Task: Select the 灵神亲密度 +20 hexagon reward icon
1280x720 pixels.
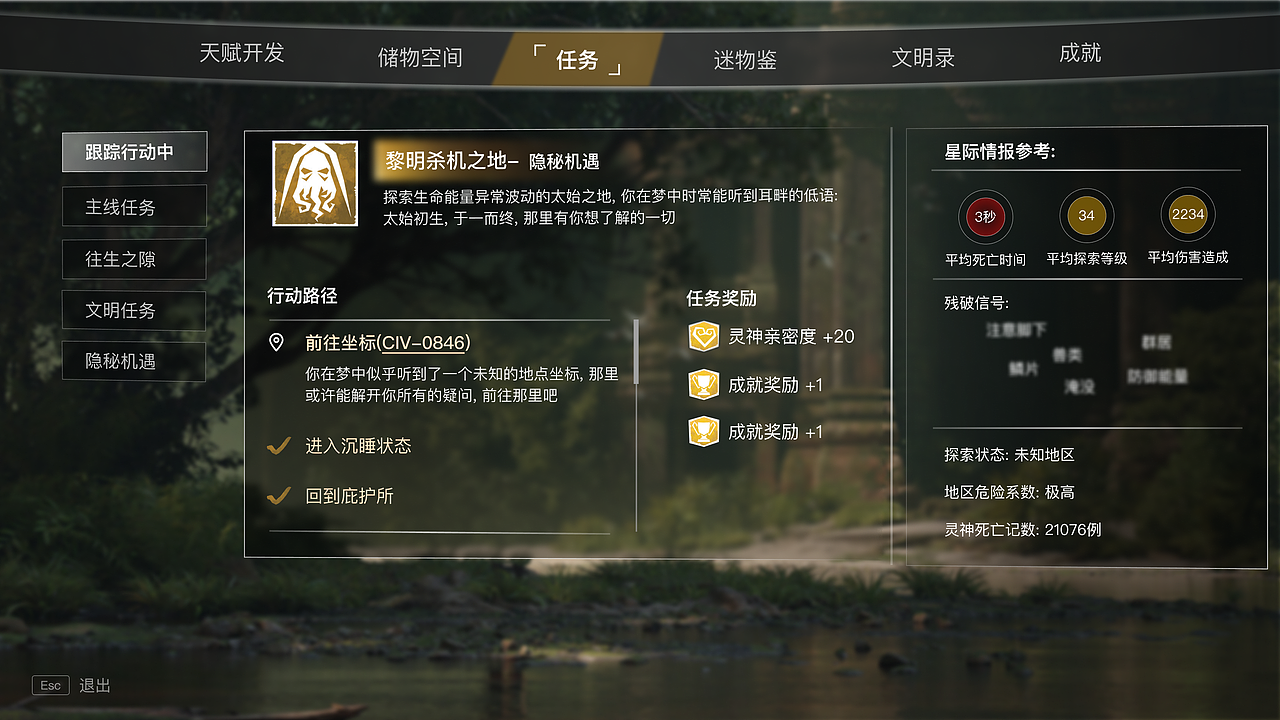Action: coord(704,338)
